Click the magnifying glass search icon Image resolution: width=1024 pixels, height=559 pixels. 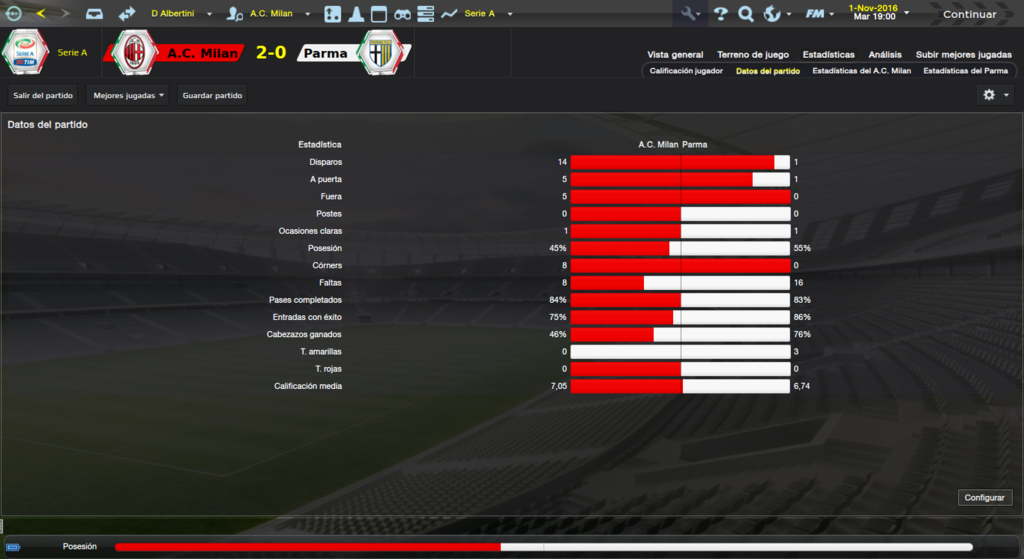pos(746,14)
